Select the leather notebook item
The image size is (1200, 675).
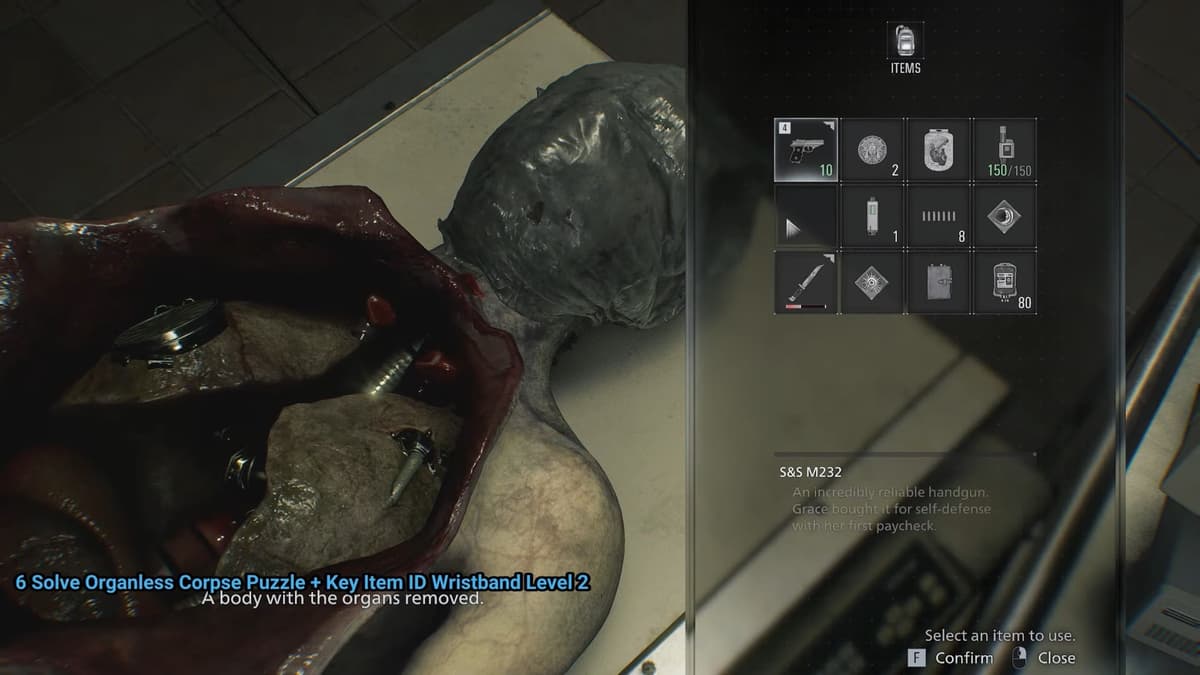[938, 281]
